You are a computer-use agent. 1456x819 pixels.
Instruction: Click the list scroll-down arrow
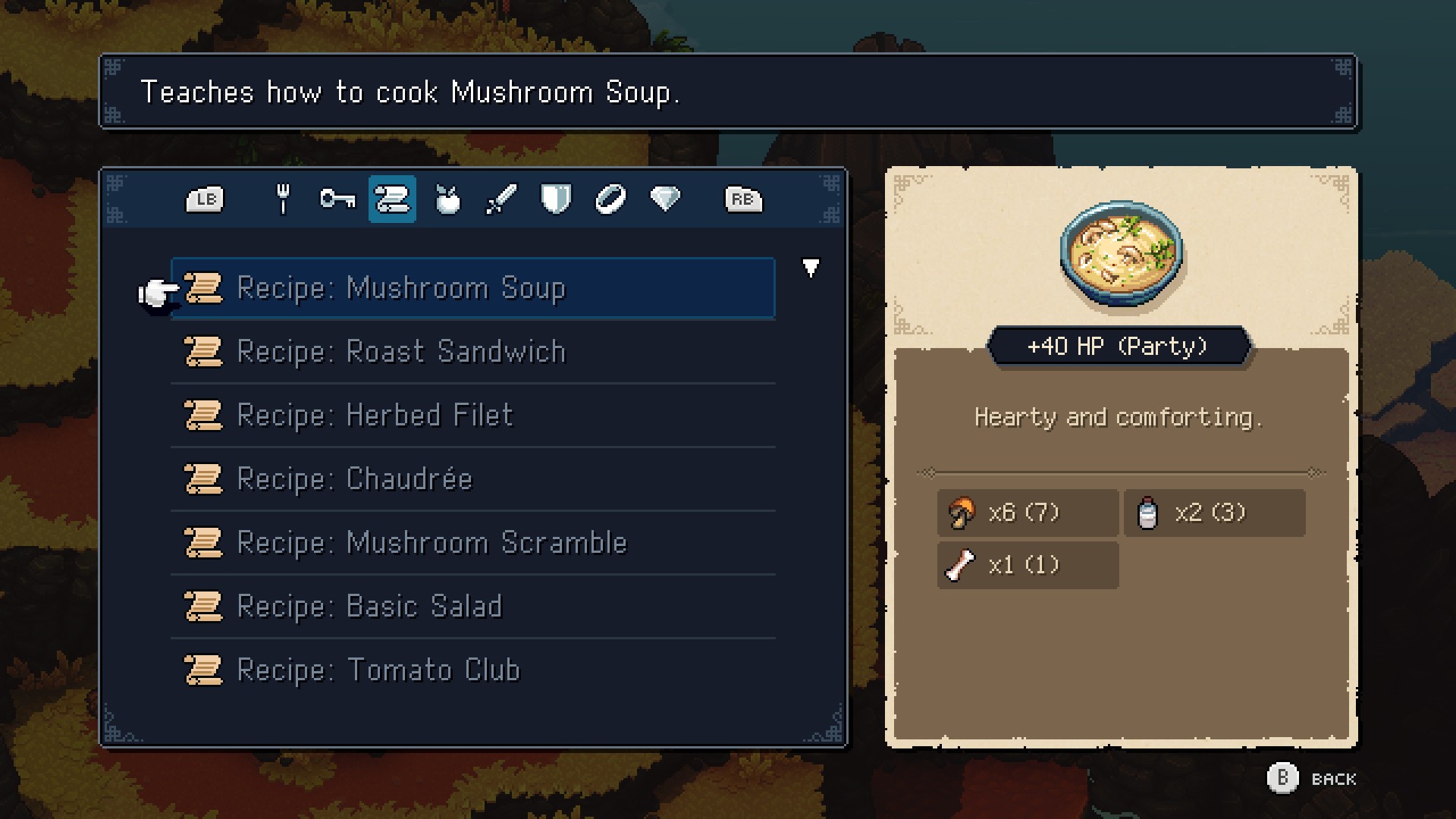click(811, 268)
